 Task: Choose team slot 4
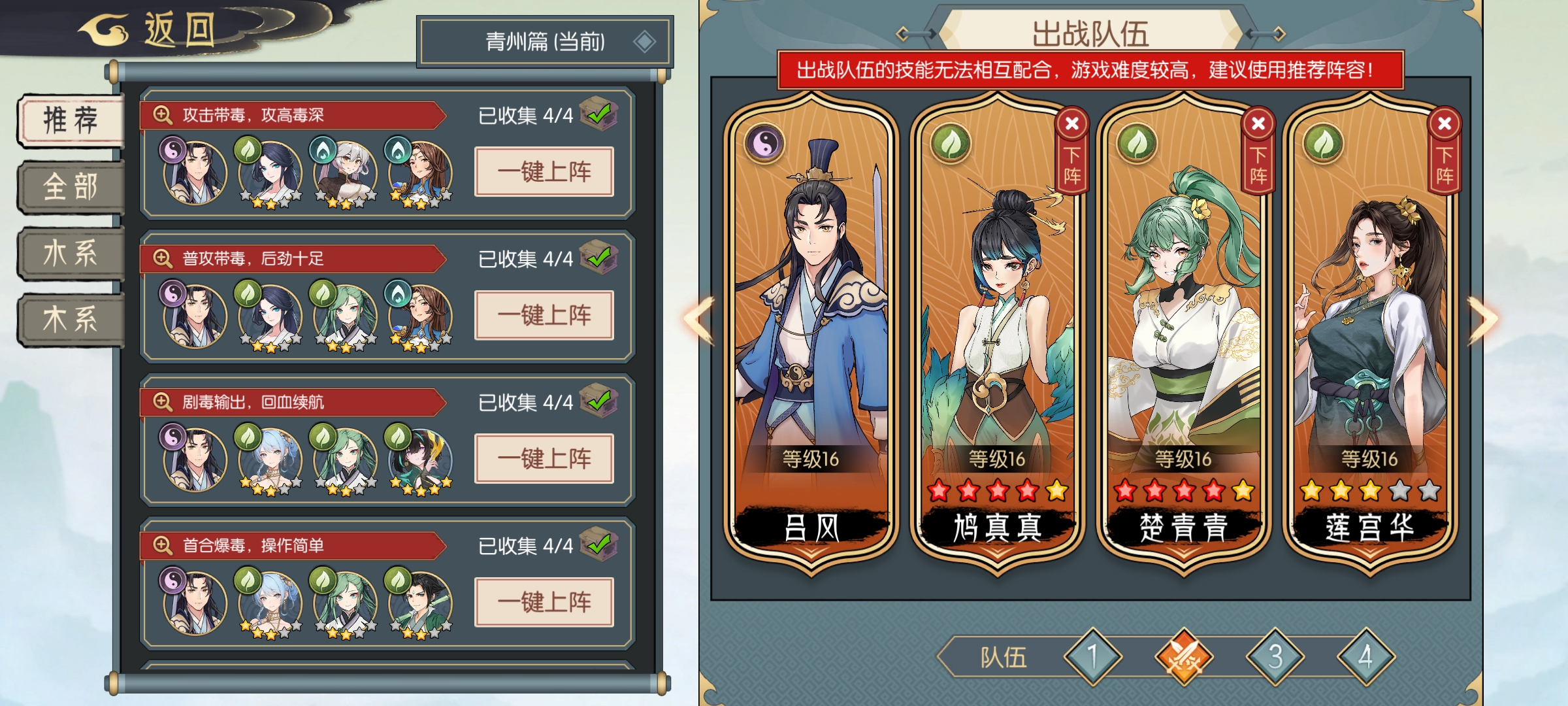[x=1365, y=656]
